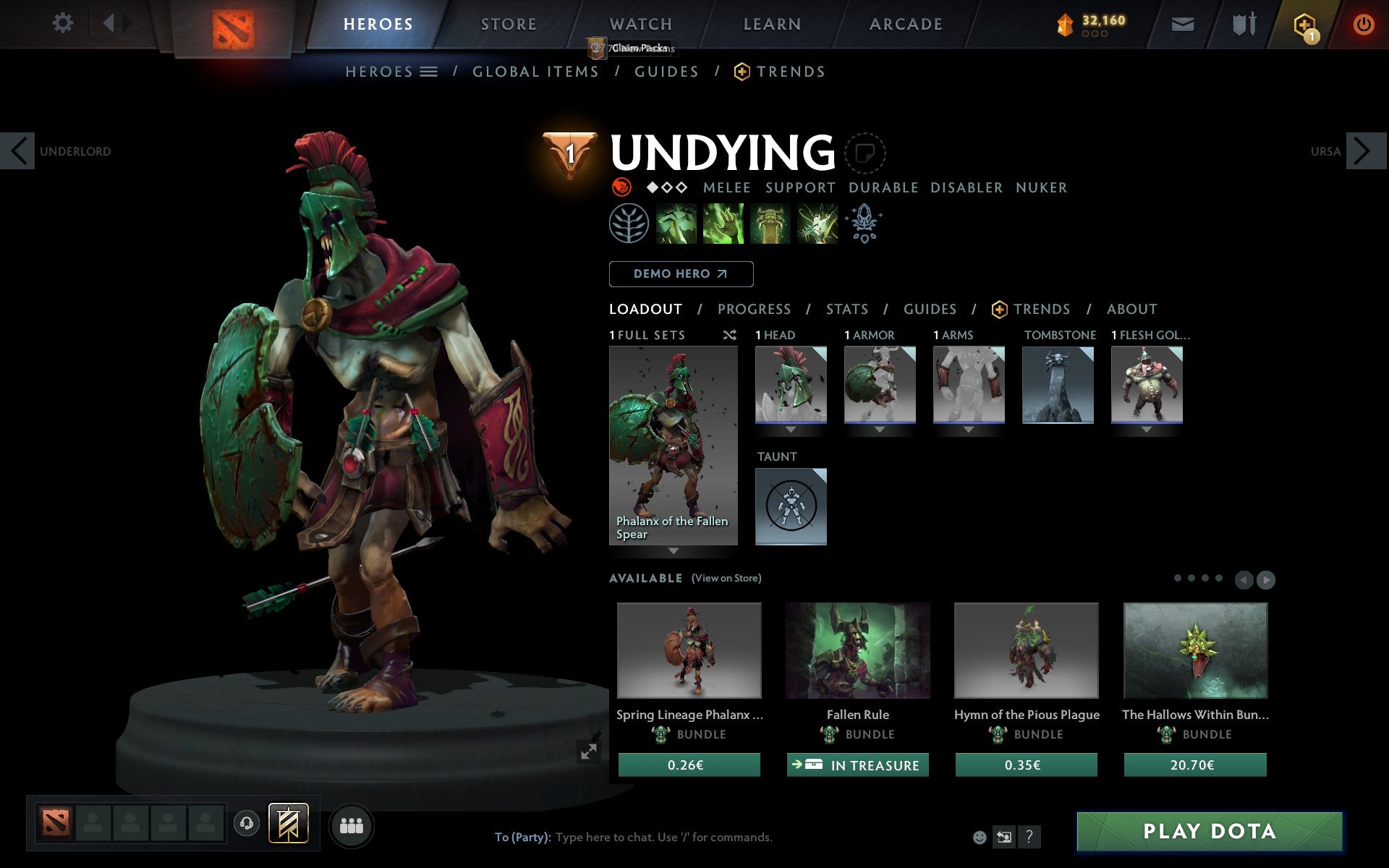Go back to Underlord using left chevron
Viewport: 1389px width, 868px height.
point(18,151)
